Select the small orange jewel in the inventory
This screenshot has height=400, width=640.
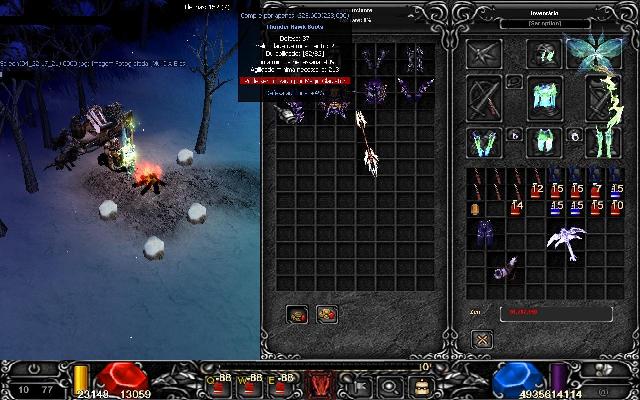[x=475, y=208]
